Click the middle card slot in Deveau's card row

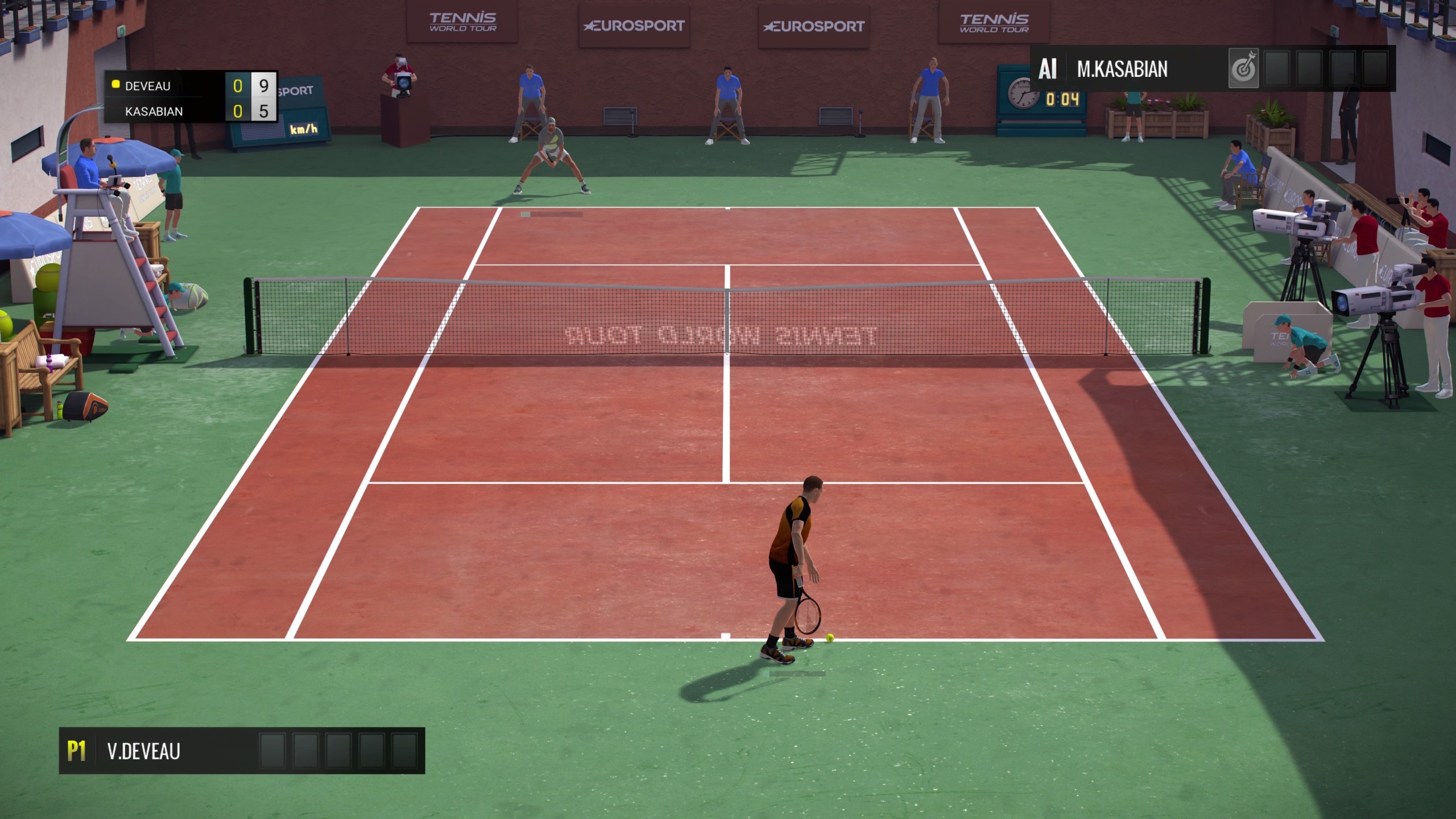tap(338, 751)
